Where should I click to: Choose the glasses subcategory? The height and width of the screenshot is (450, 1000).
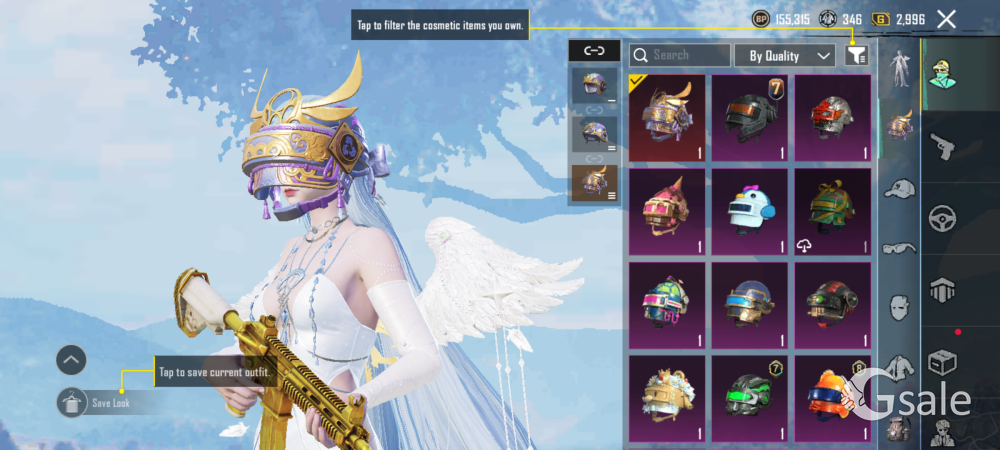point(900,247)
